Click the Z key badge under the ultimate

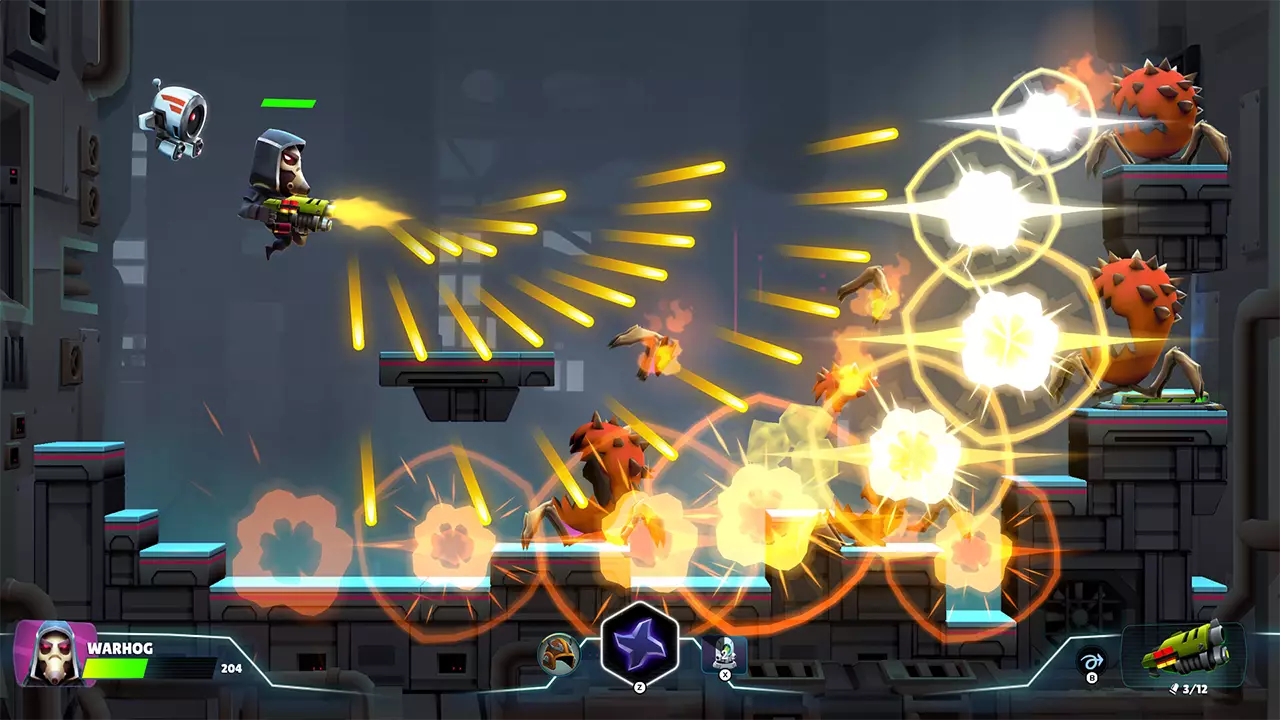click(640, 689)
